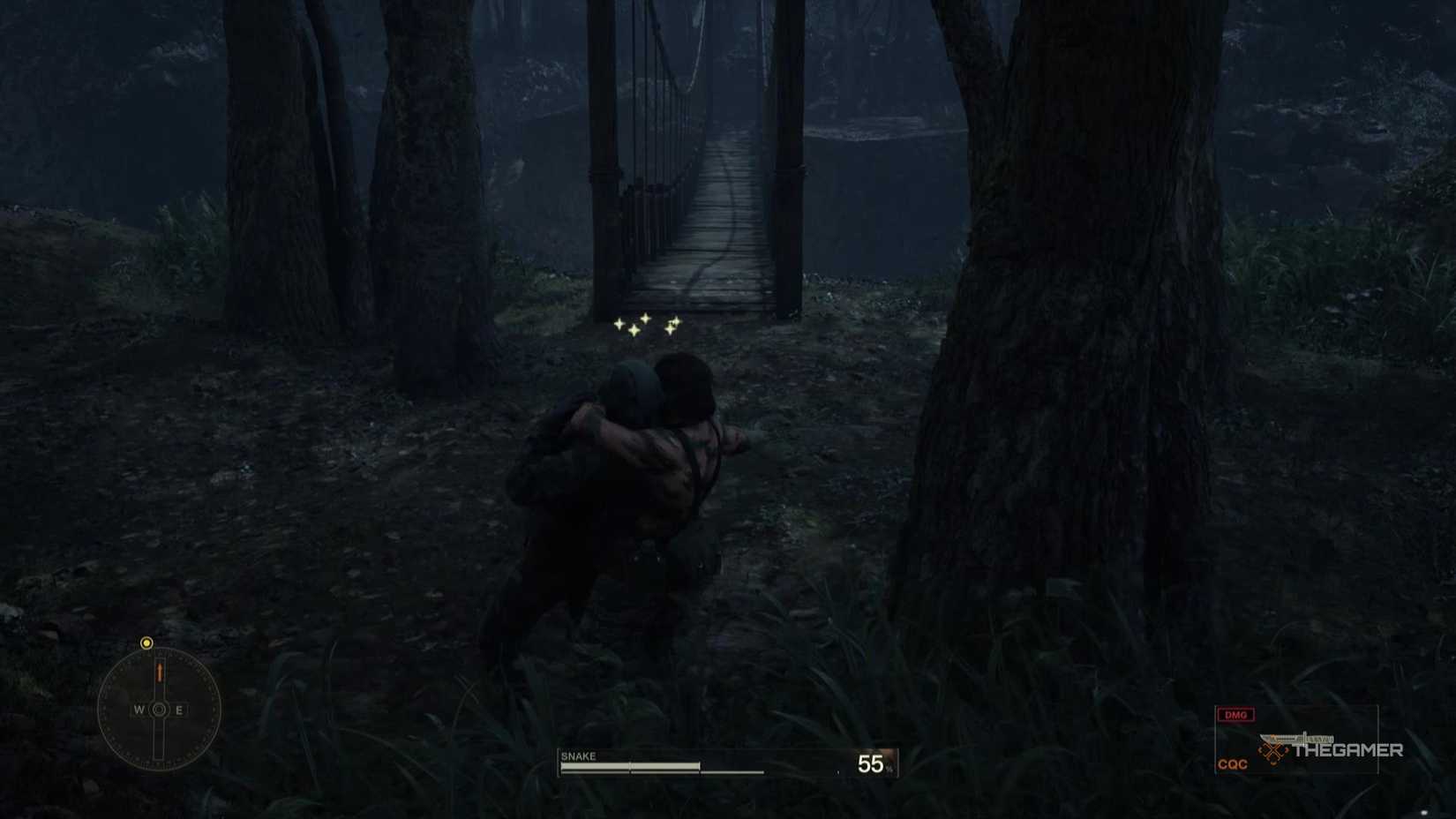Image resolution: width=1456 pixels, height=819 pixels.
Task: Click the THEGAMER watermark text link
Action: coord(1348,749)
